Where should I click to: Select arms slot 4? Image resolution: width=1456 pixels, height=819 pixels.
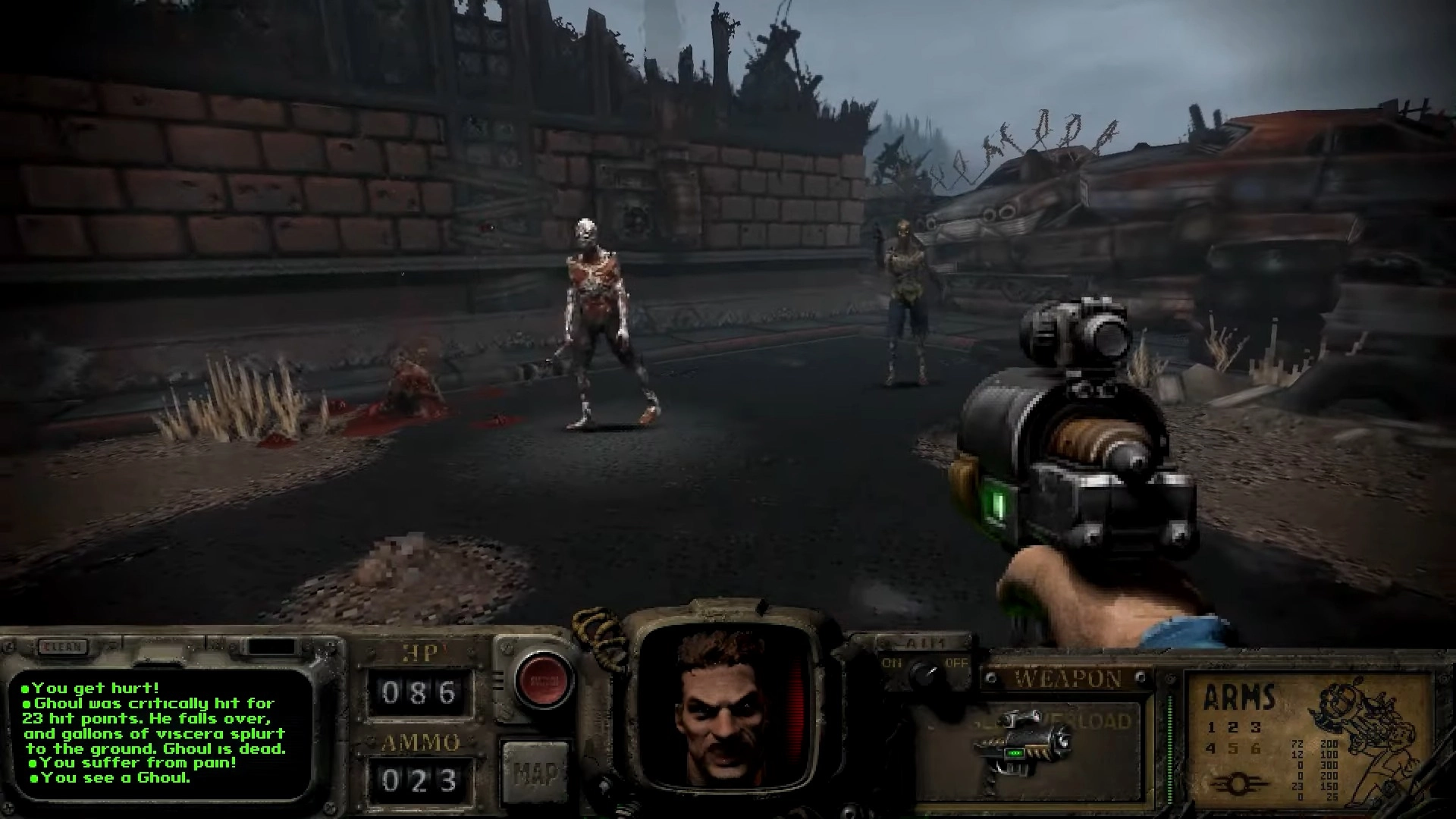1210,749
